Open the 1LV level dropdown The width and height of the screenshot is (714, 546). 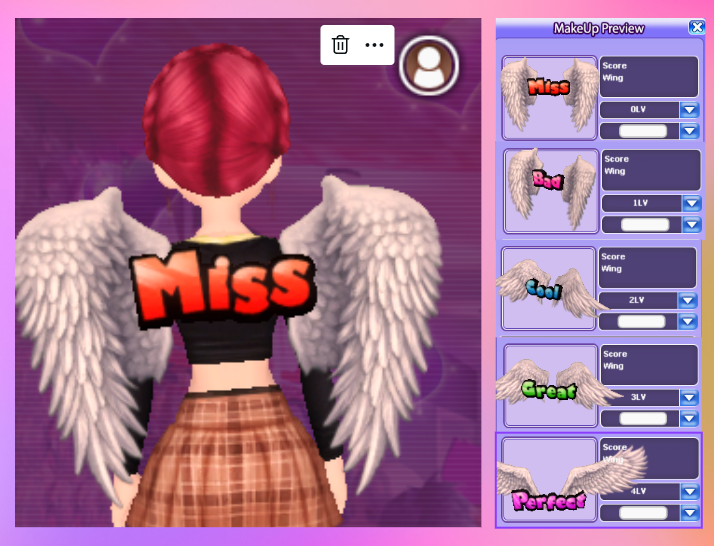click(691, 203)
